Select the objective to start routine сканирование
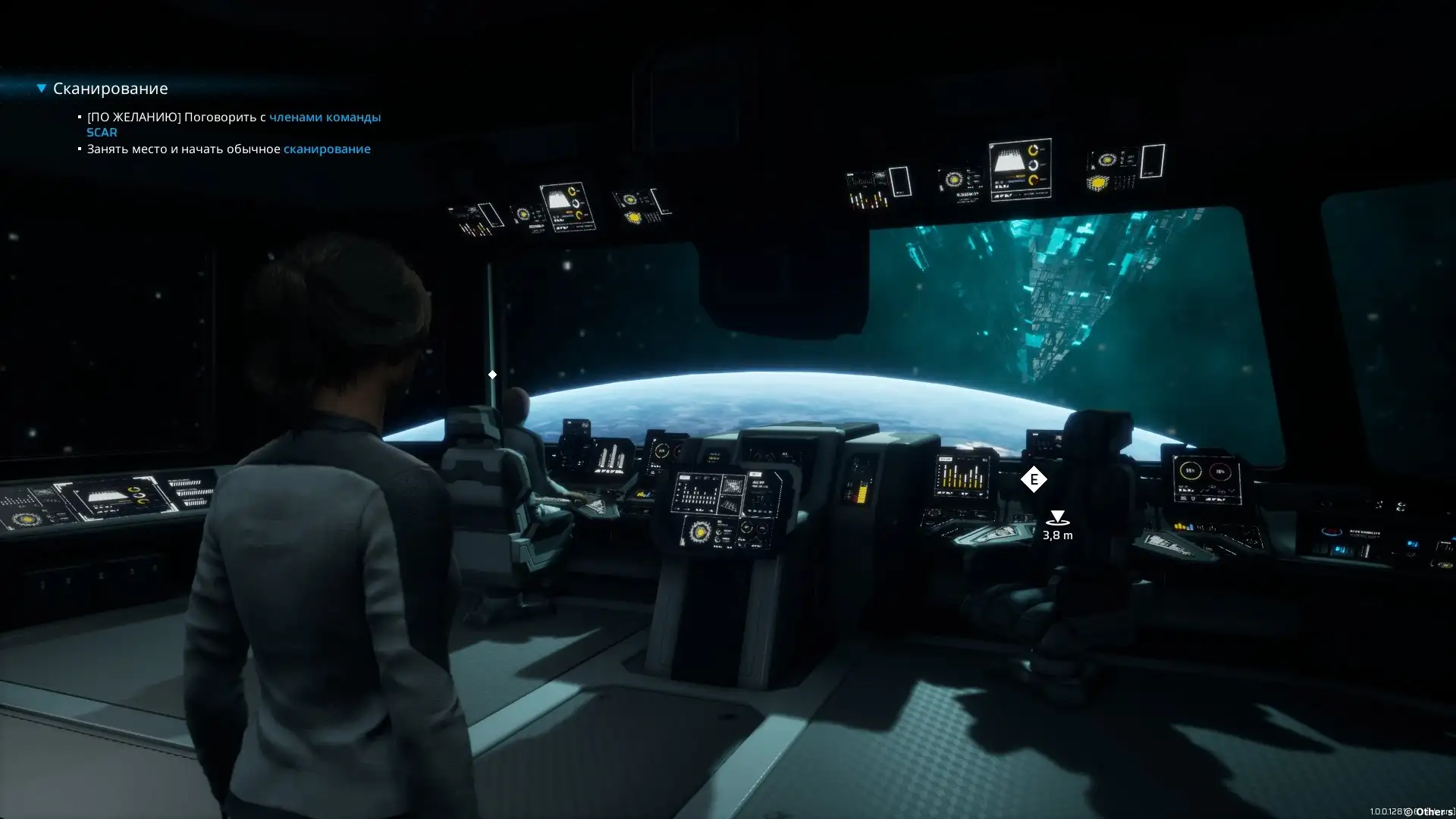 (x=228, y=149)
